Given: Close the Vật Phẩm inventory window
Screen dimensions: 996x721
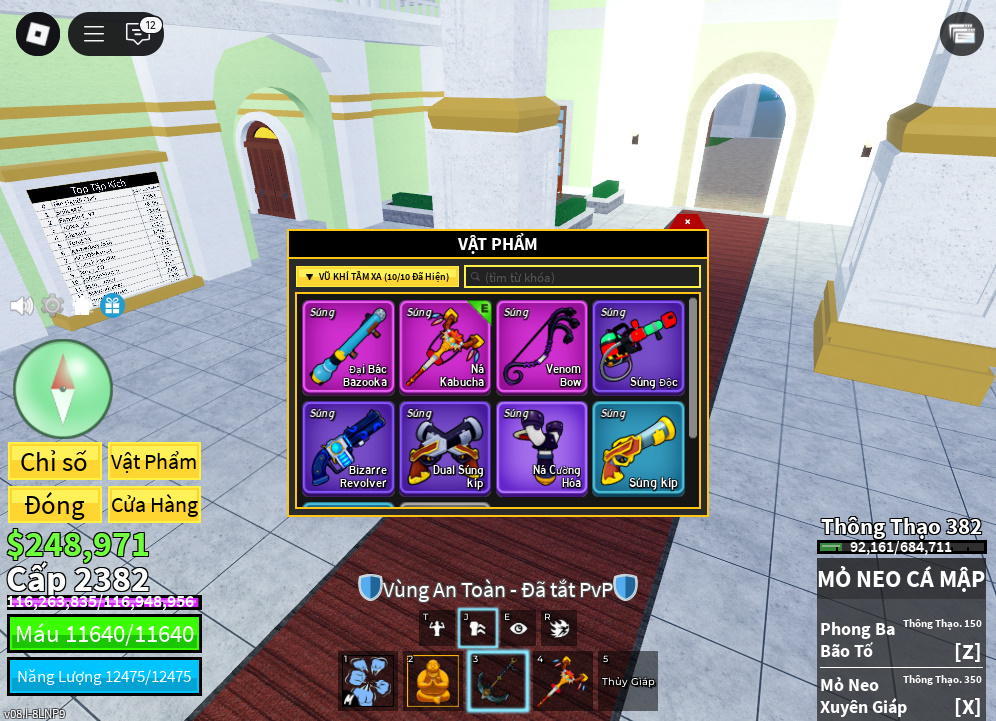Looking at the screenshot, I should pyautogui.click(x=687, y=221).
